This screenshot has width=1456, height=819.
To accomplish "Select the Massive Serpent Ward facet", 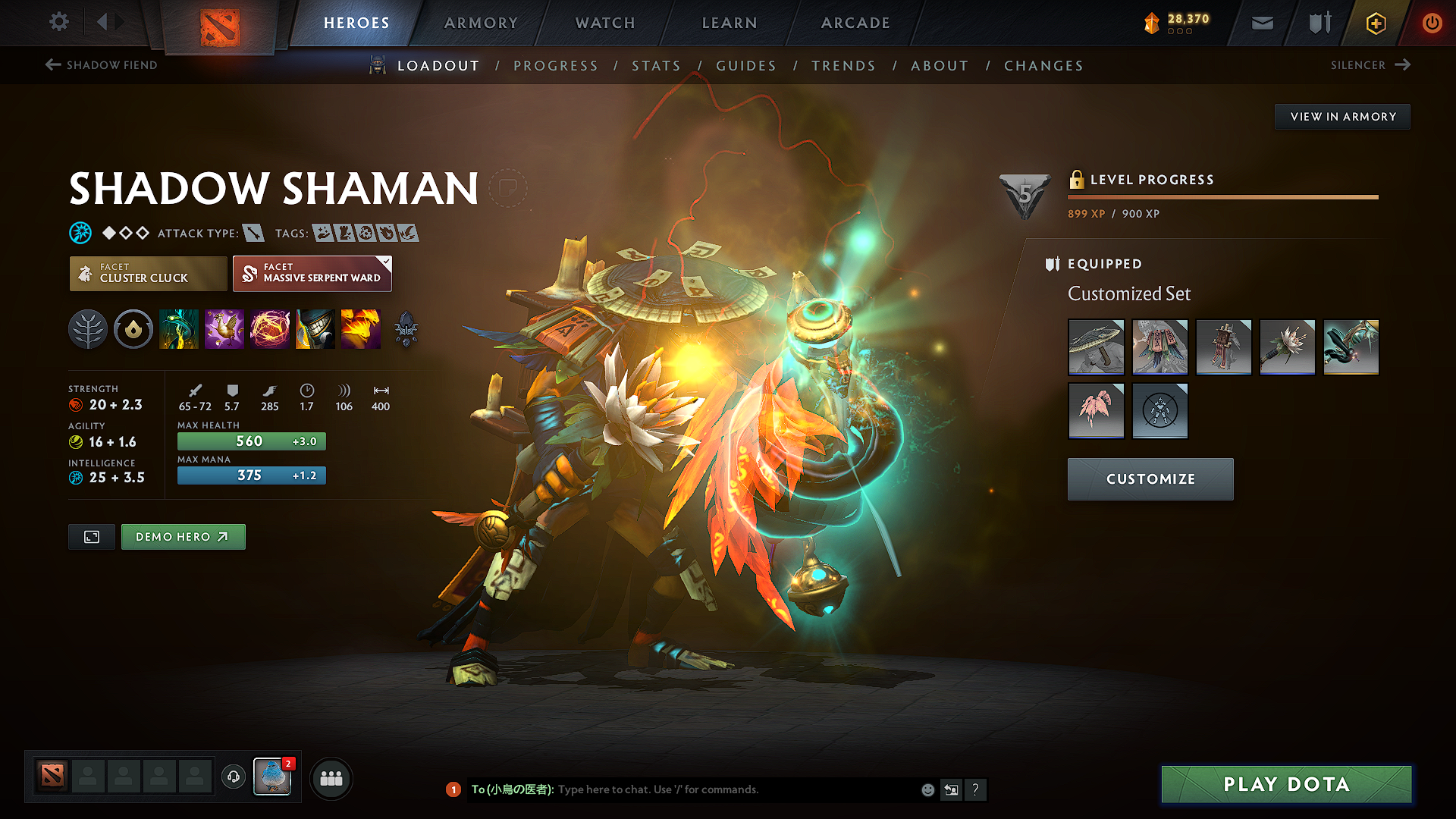I will click(311, 274).
